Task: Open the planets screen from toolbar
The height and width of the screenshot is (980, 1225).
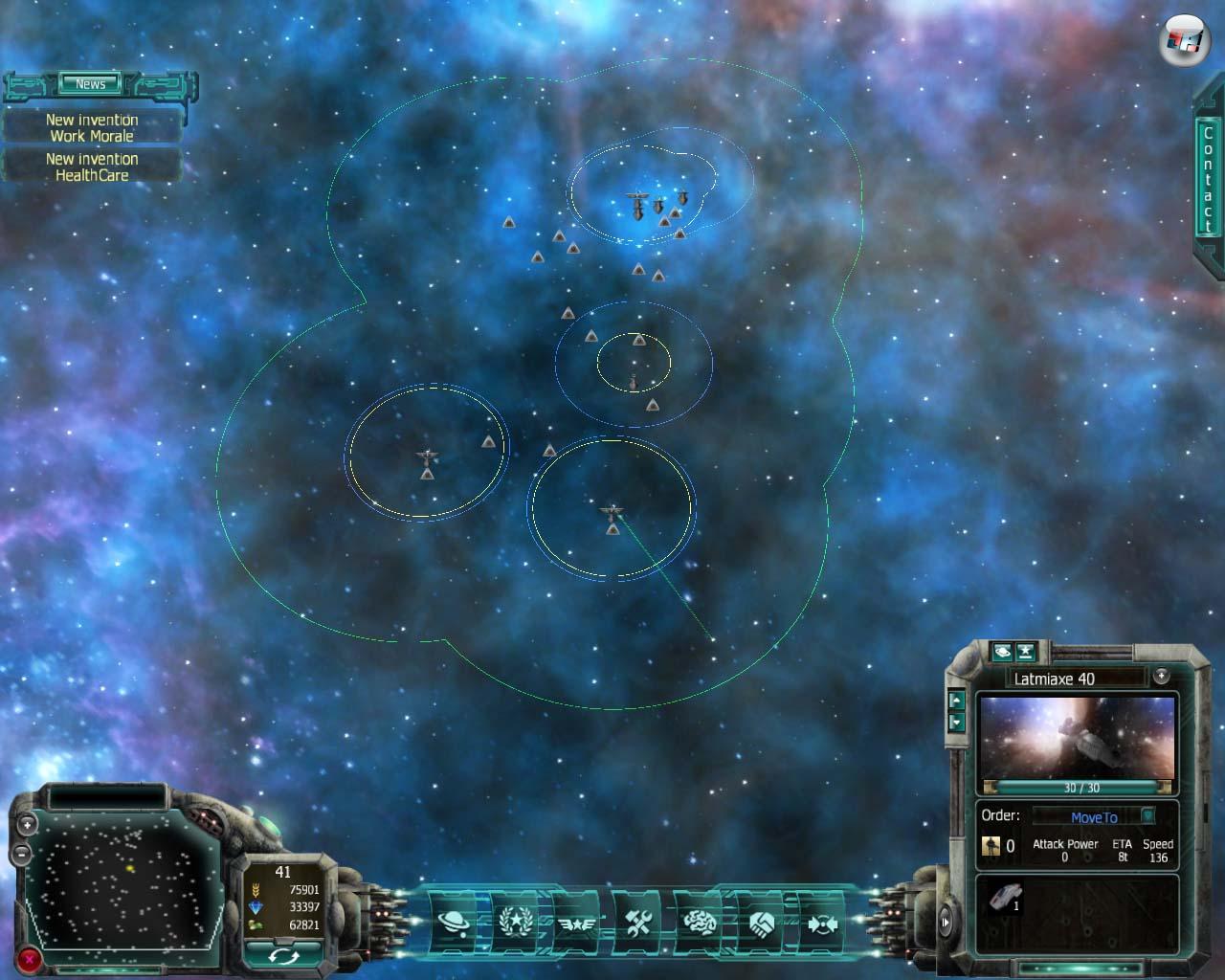Action: point(453,923)
